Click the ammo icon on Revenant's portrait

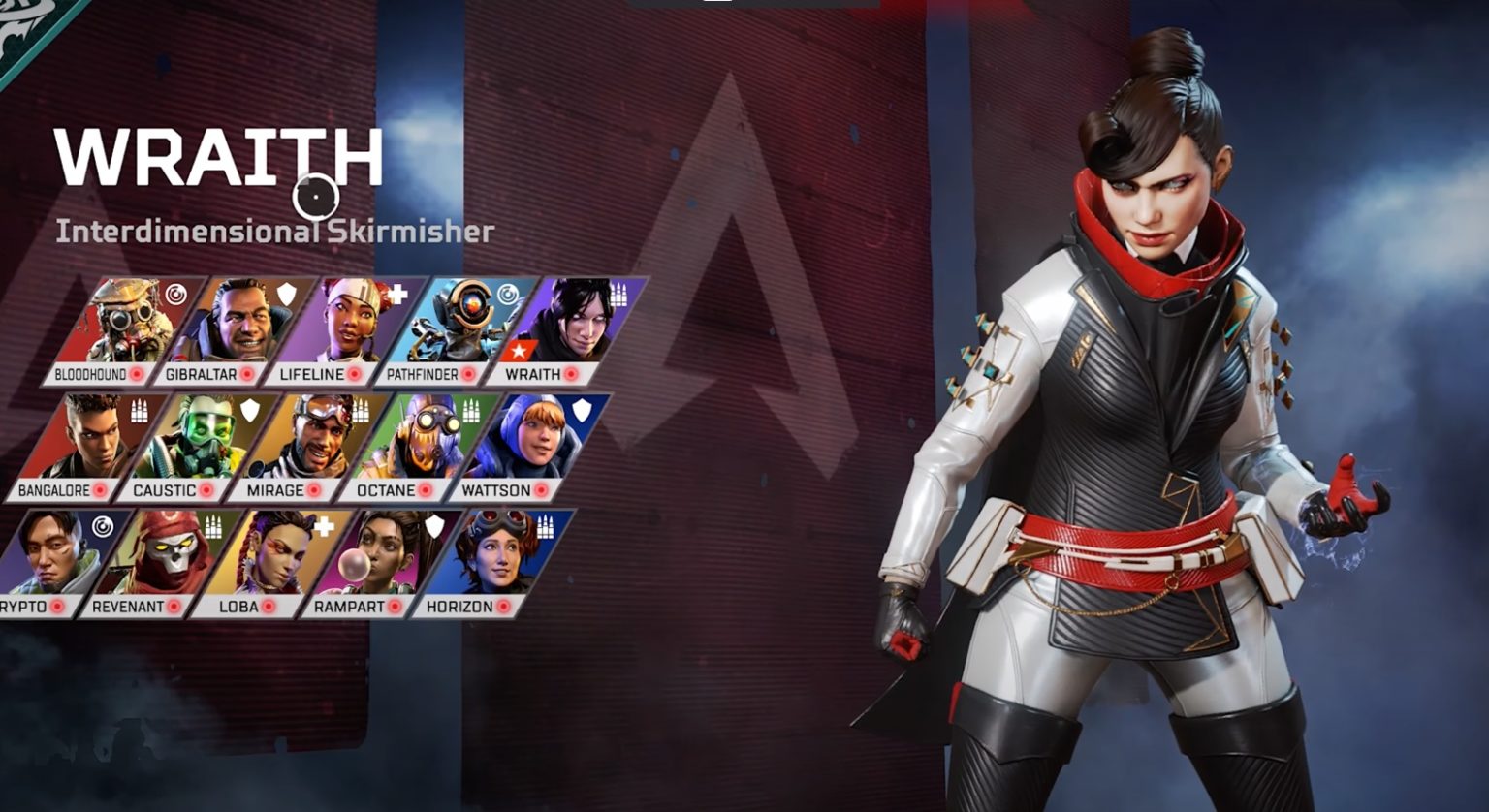click(x=213, y=527)
